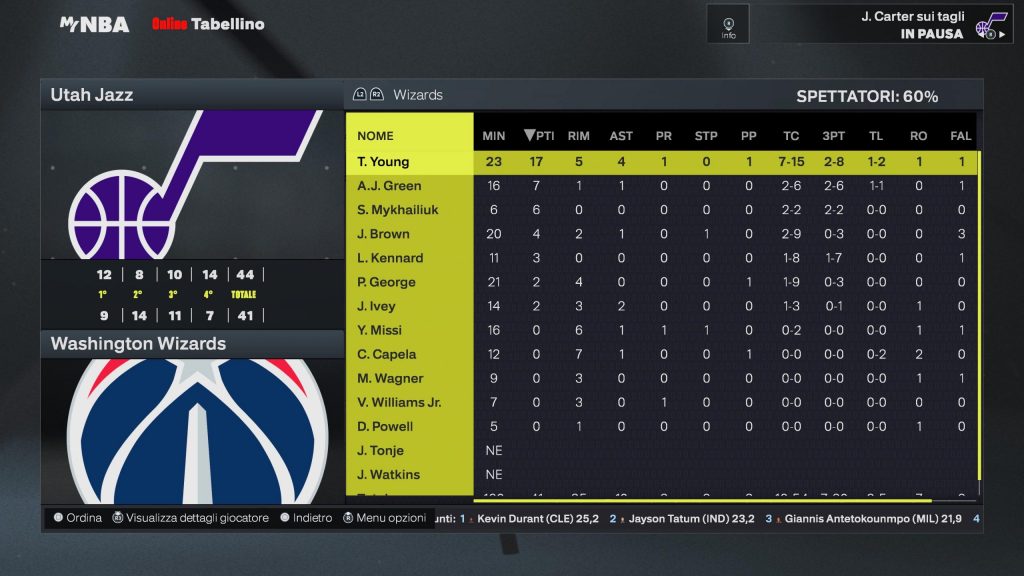Highlight V. Williams Jr. row
The image size is (1024, 576).
pyautogui.click(x=399, y=402)
